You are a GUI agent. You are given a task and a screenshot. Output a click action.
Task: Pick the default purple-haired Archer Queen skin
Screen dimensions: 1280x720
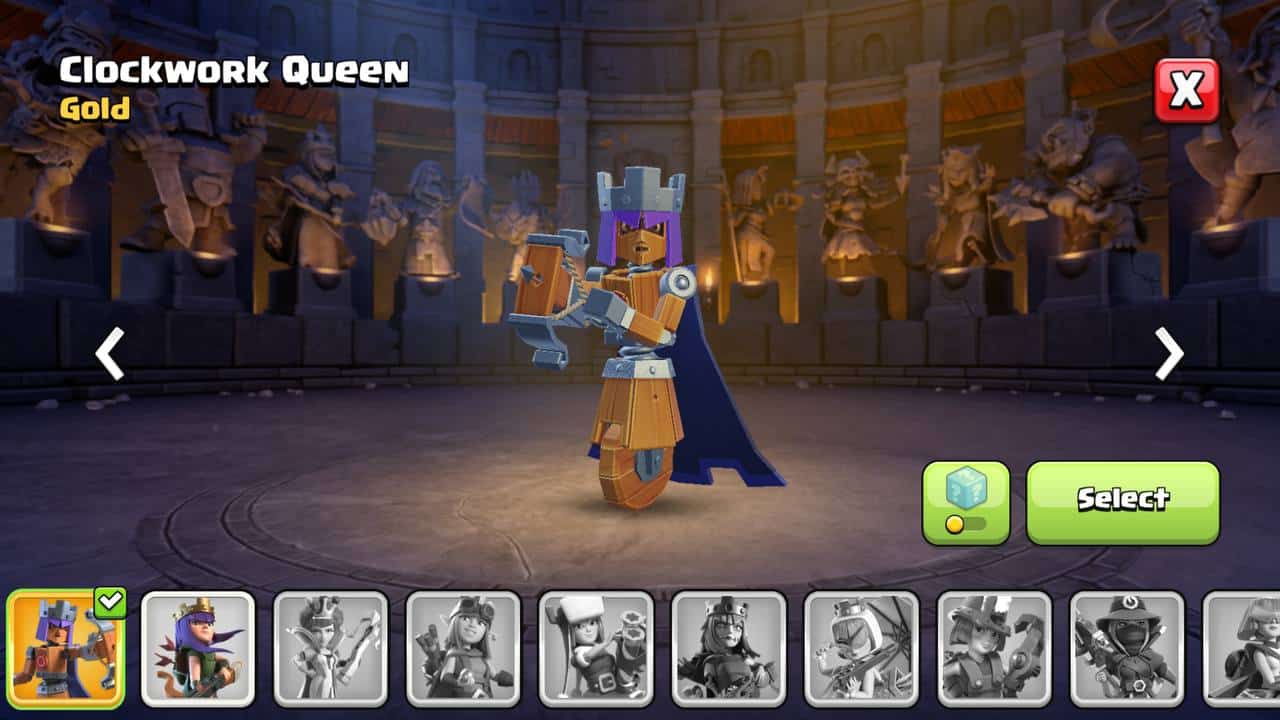198,648
